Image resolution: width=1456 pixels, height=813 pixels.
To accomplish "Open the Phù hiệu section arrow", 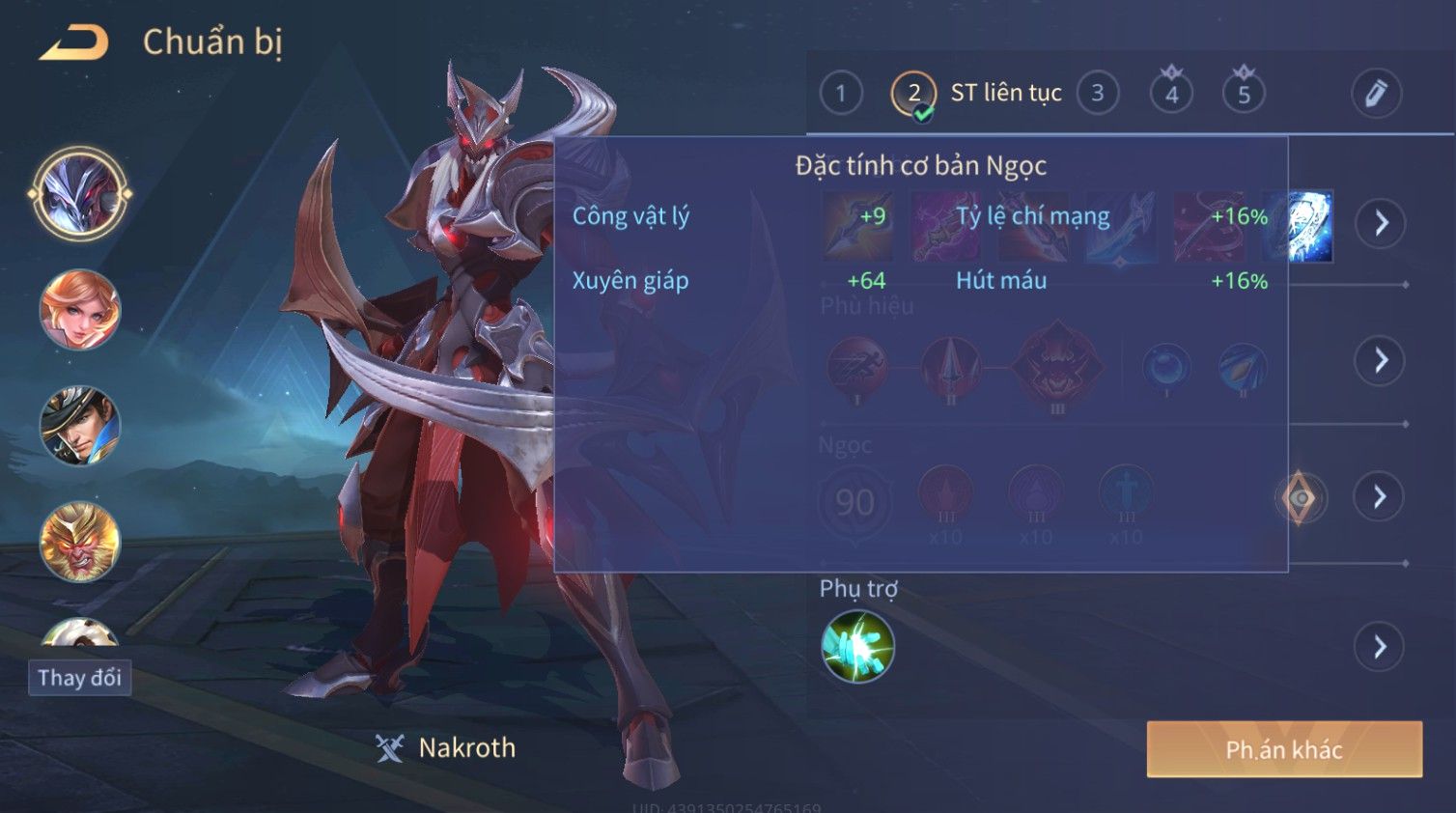I will (x=1380, y=361).
